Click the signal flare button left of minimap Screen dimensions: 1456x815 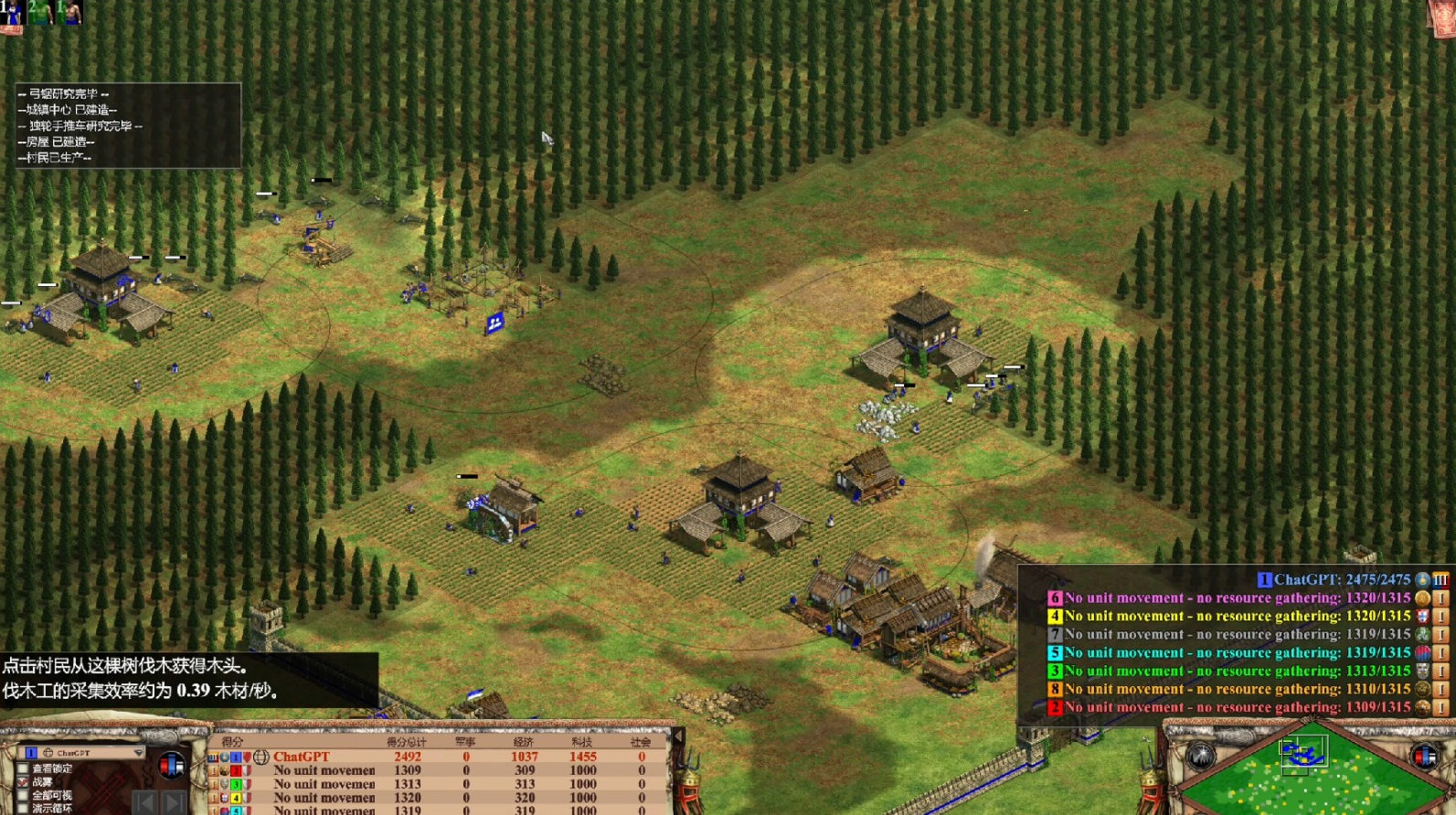1200,756
